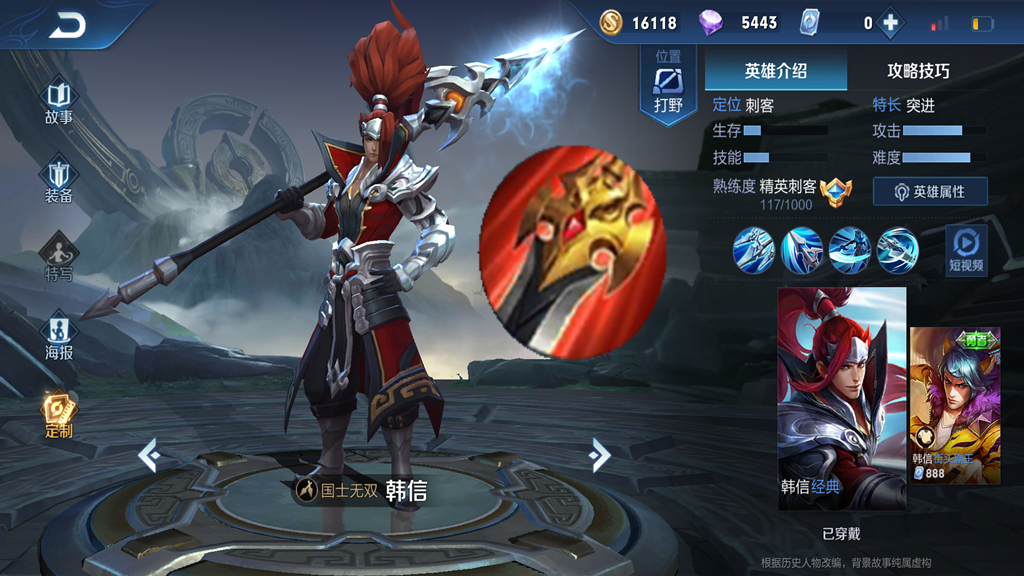
Task: Show the previous hero with left arrow
Action: coord(149,456)
